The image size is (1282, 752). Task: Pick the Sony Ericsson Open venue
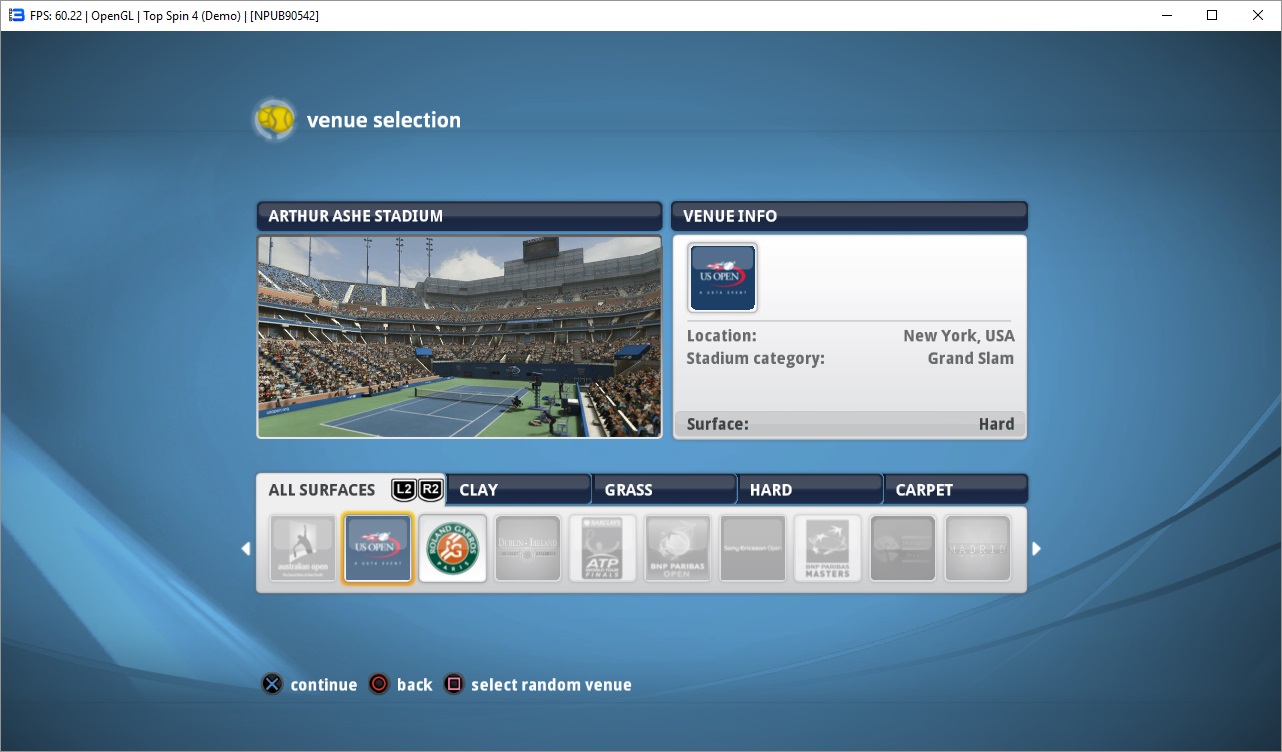click(x=753, y=548)
